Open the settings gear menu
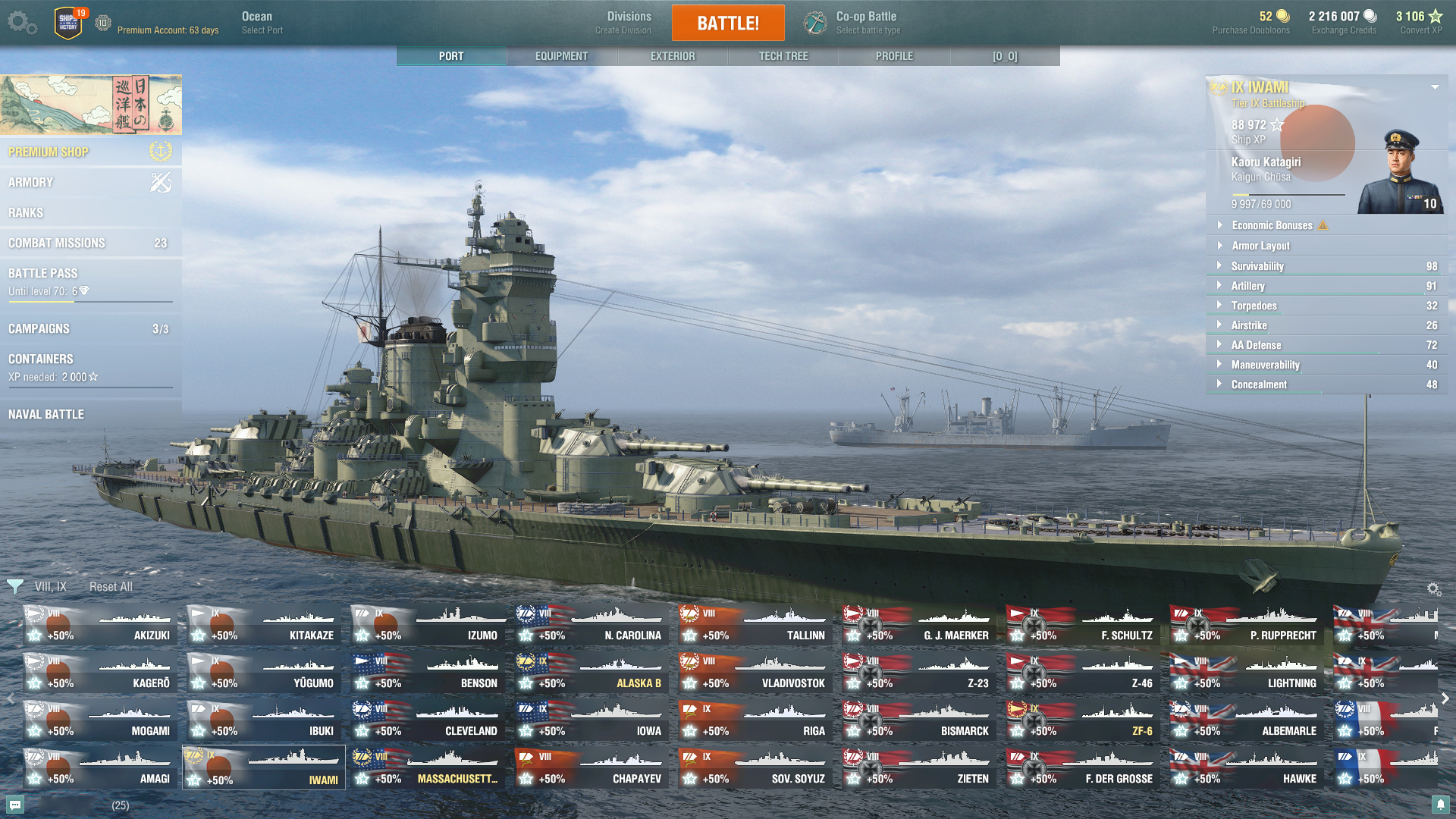This screenshot has width=1456, height=819. coord(21,23)
